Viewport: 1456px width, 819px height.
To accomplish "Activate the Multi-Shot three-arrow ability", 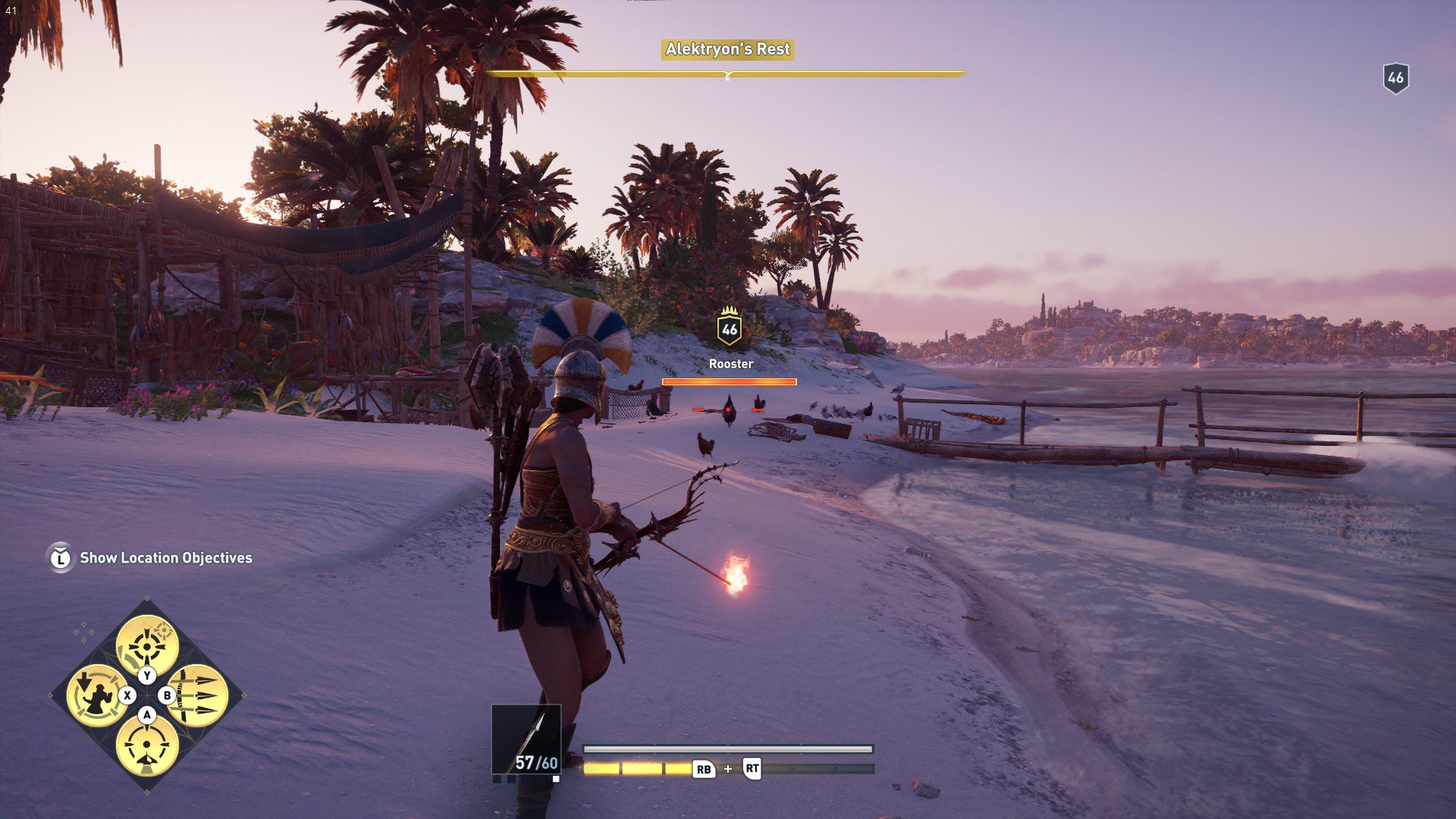I will (x=199, y=695).
